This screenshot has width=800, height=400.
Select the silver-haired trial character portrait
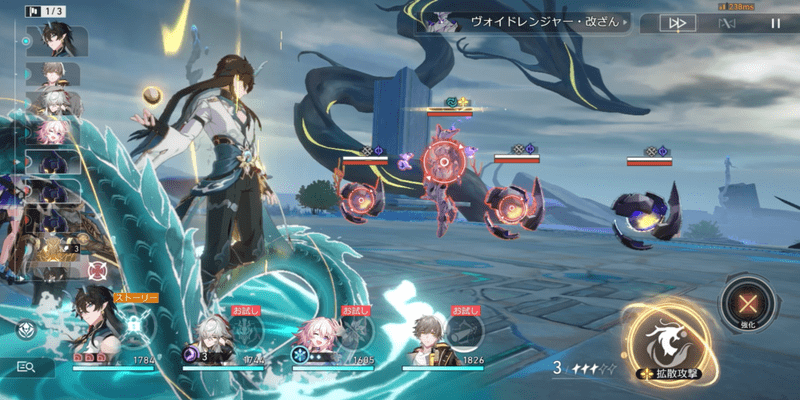pyautogui.click(x=213, y=332)
